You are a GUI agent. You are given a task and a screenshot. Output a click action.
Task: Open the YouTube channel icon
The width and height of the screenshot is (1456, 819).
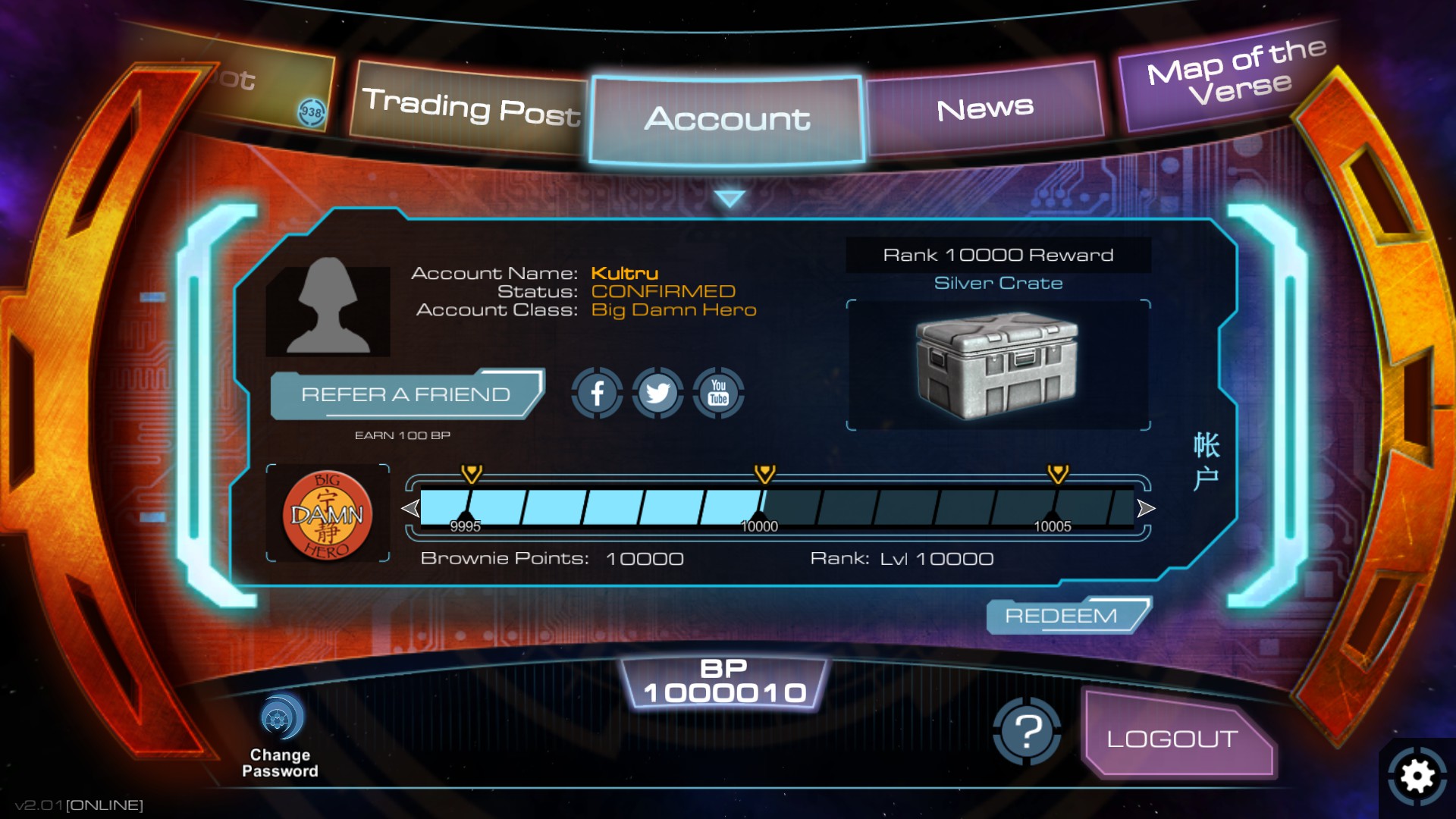(x=717, y=394)
